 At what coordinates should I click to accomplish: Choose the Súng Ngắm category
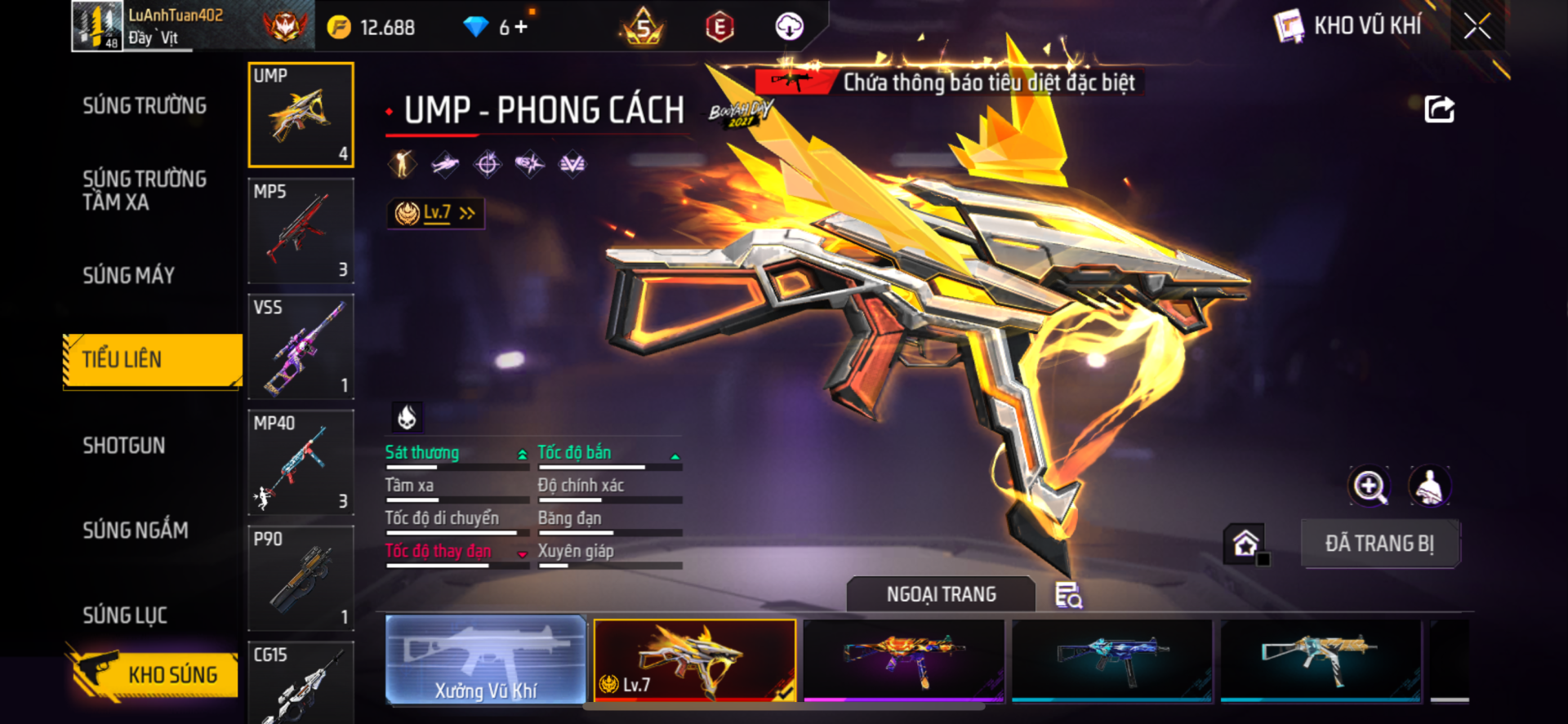point(136,531)
